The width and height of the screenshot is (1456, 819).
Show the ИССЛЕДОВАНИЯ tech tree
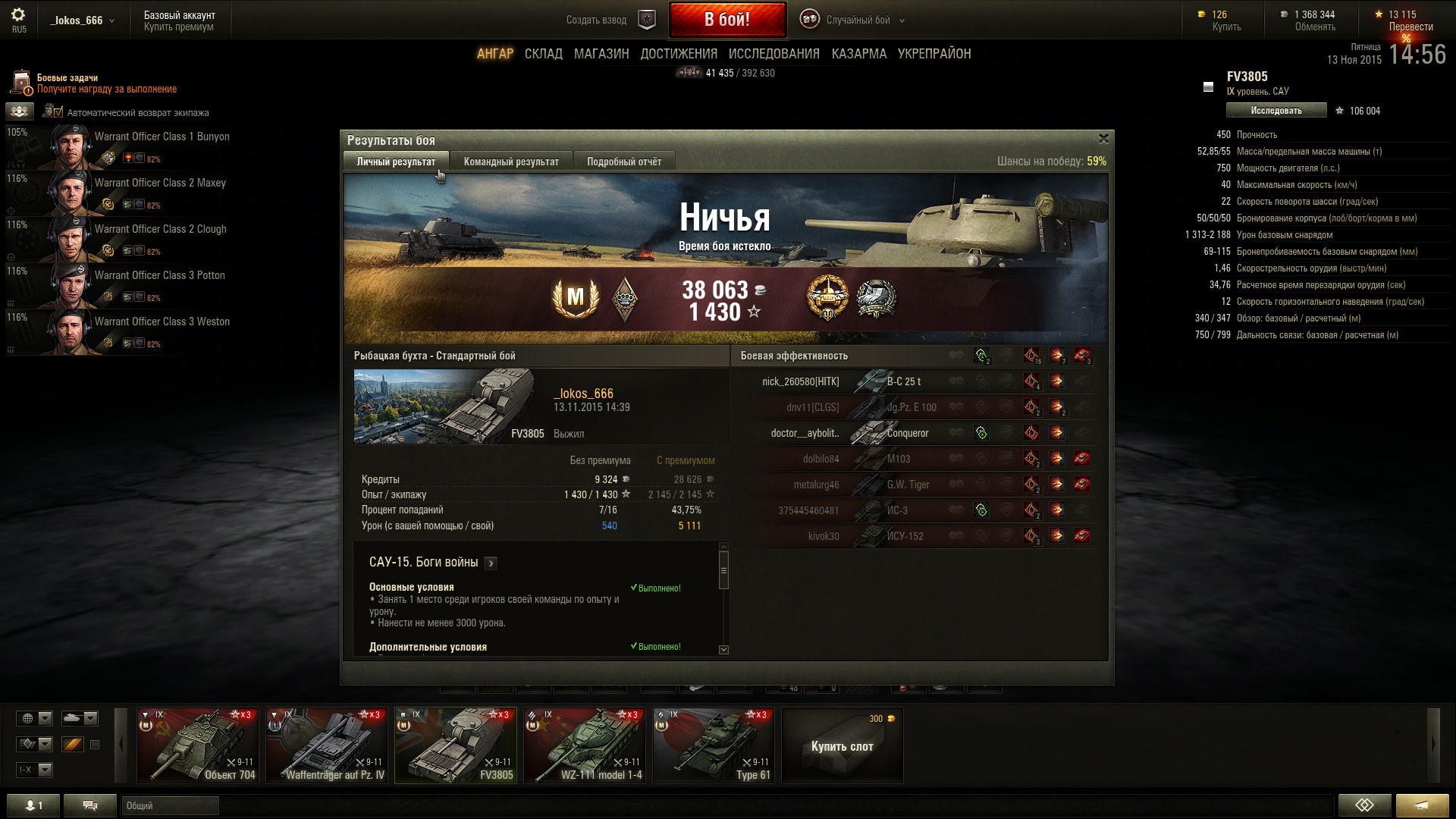[773, 54]
